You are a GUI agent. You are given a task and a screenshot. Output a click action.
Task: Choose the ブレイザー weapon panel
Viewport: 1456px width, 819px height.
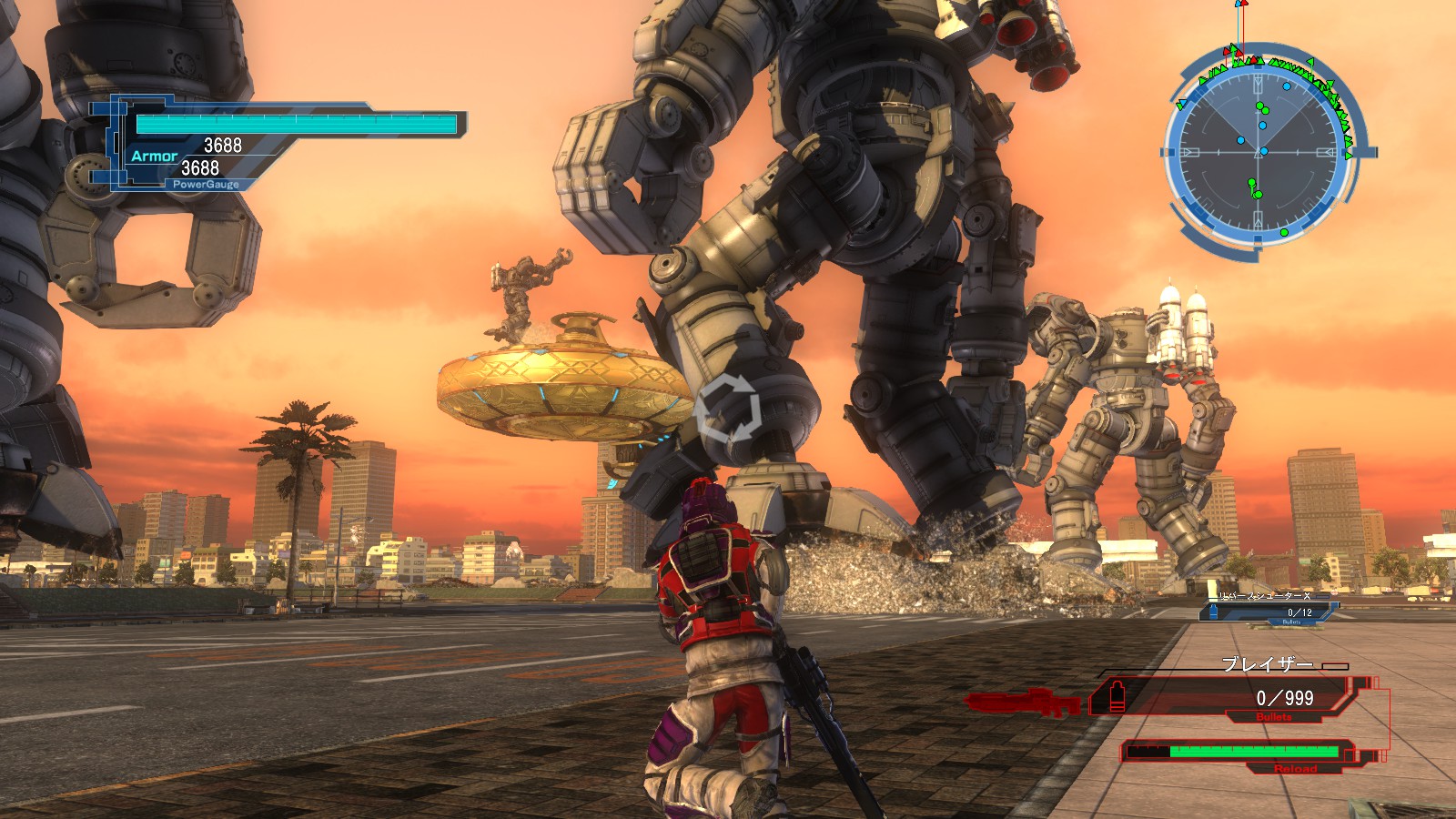pos(1238,697)
